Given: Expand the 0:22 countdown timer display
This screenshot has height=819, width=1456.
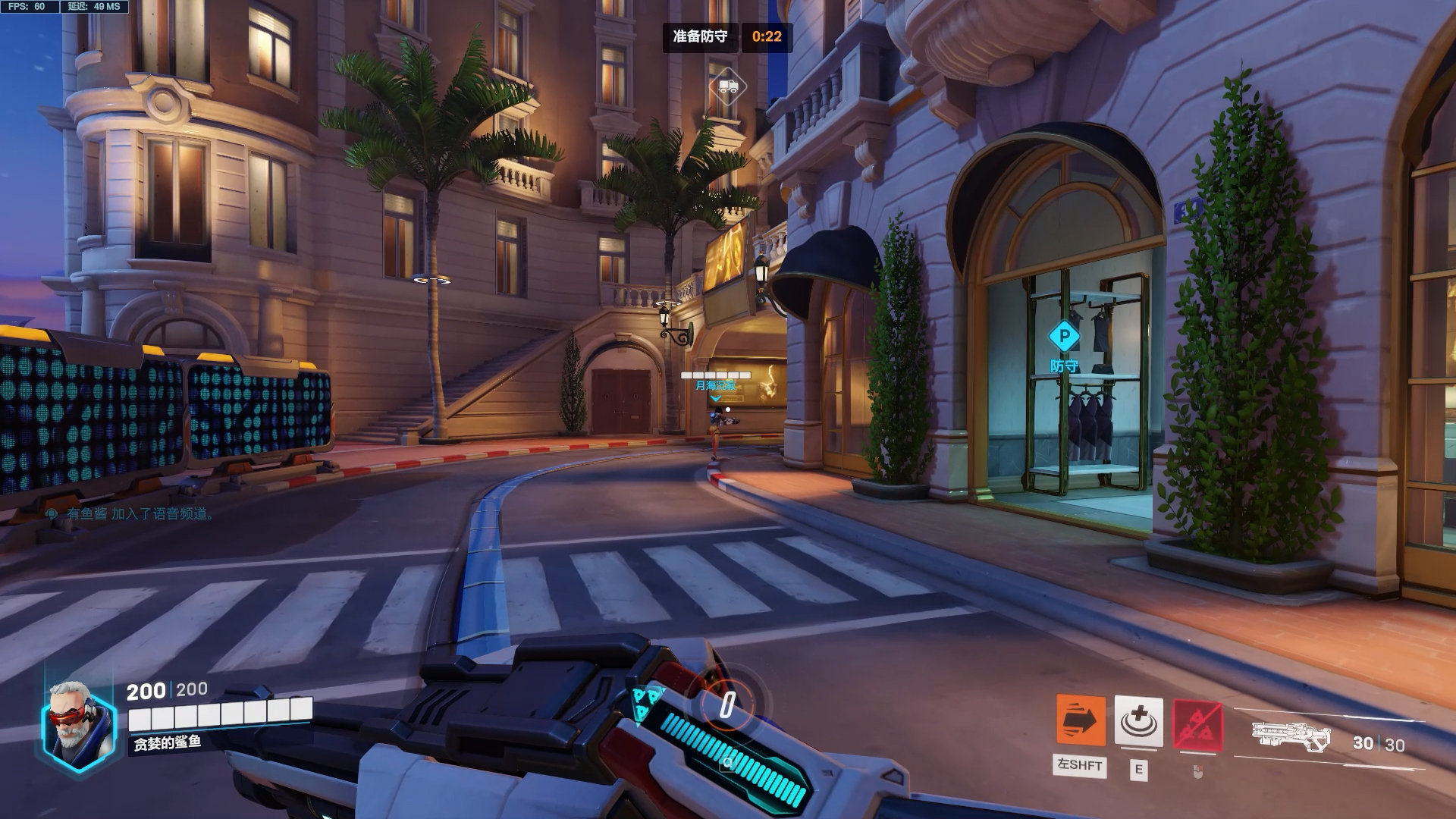Looking at the screenshot, I should coord(767,36).
